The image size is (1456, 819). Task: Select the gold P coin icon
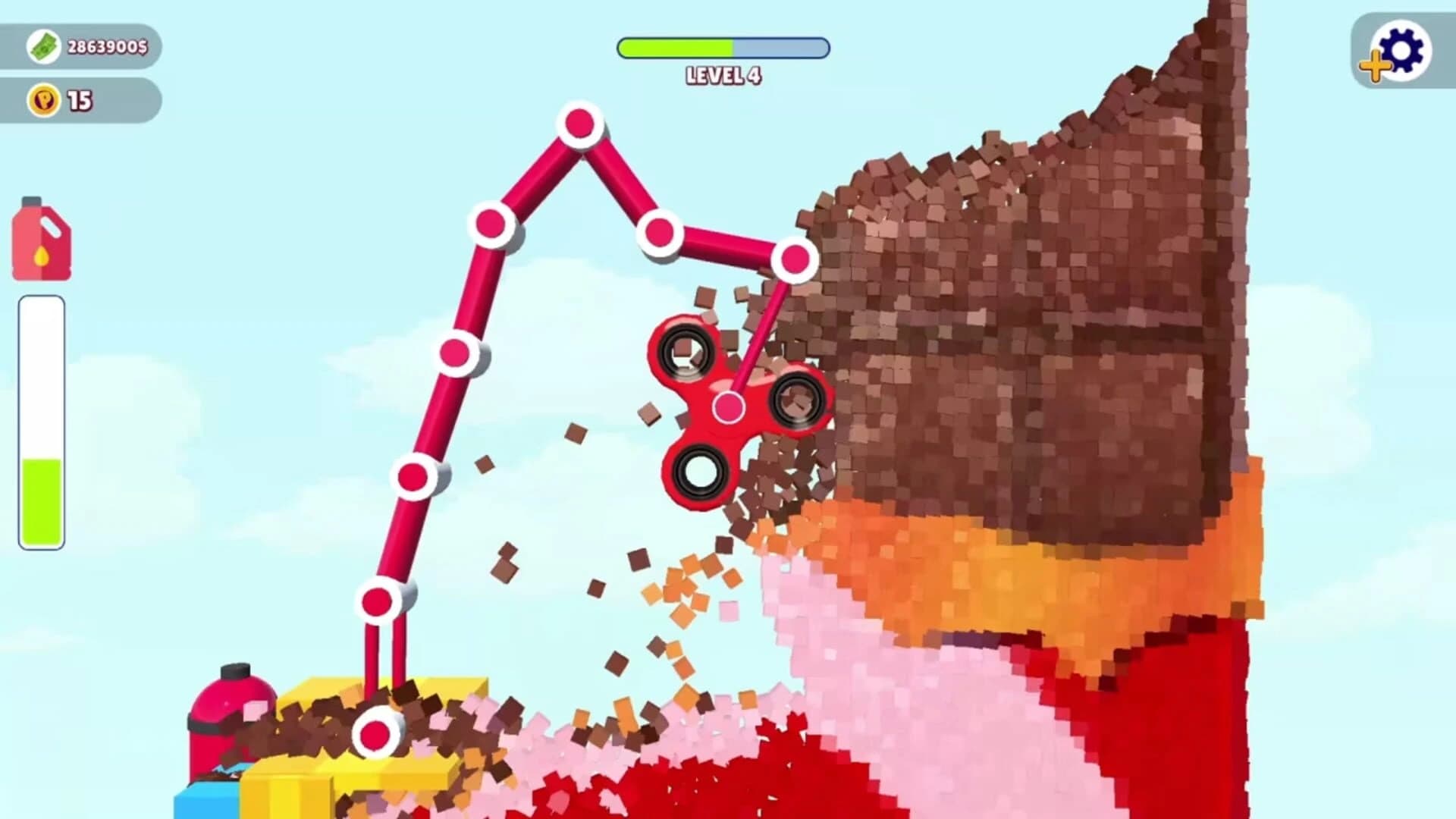pyautogui.click(x=44, y=96)
